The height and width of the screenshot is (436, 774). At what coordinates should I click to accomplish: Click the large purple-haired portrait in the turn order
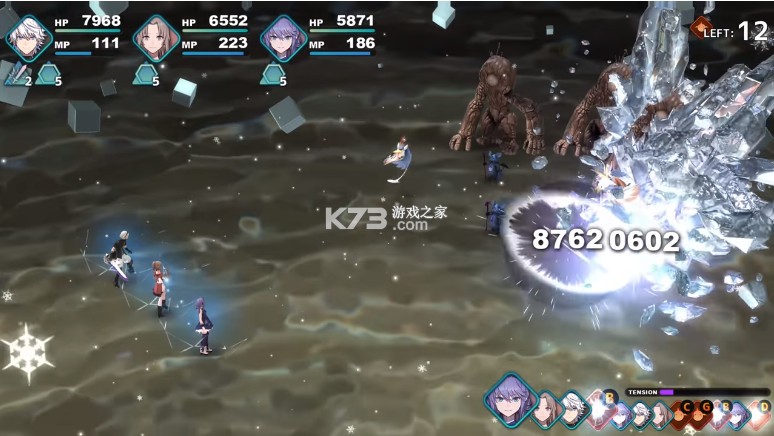coord(510,402)
